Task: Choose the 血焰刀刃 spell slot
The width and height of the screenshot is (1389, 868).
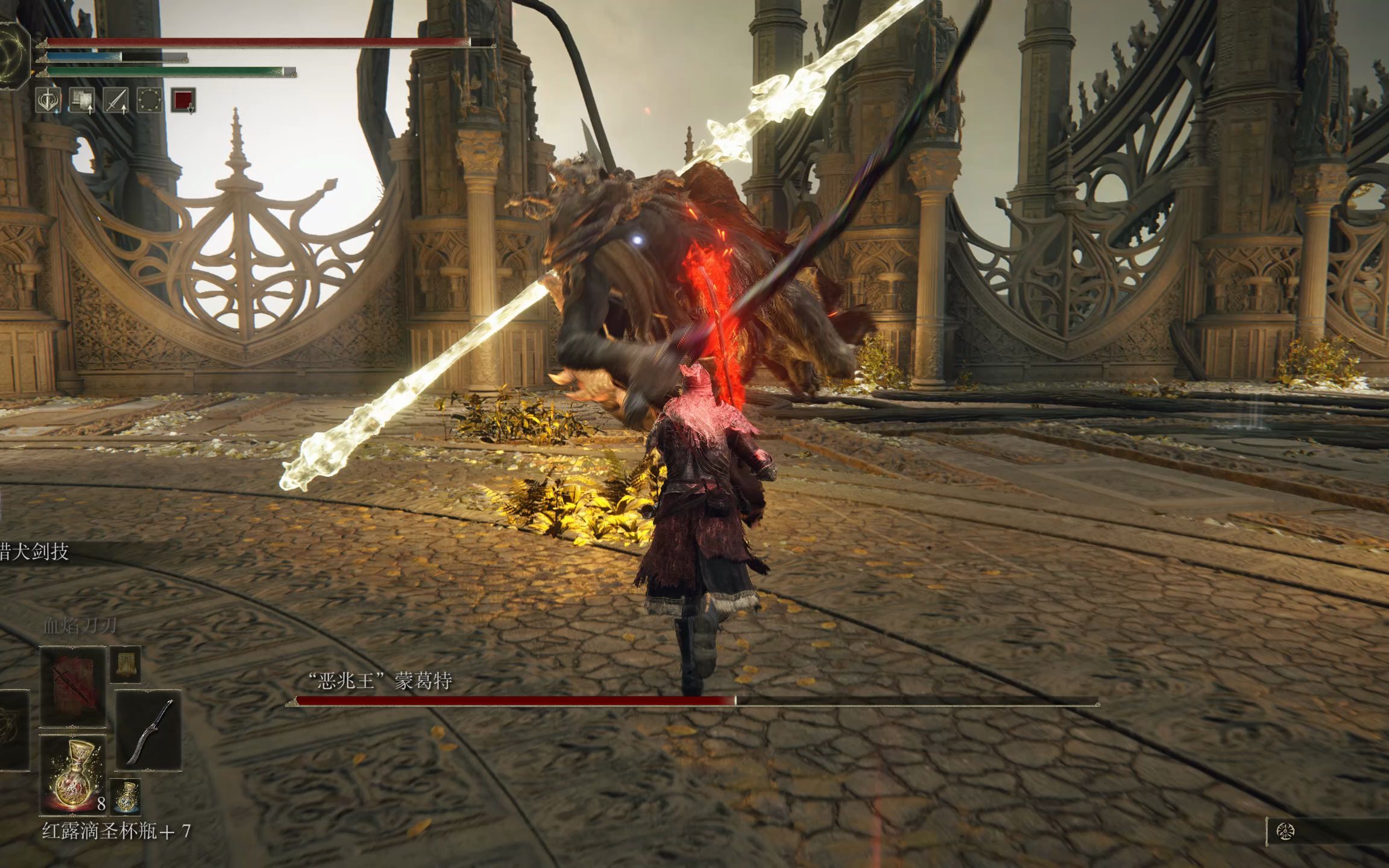Action: (73, 687)
